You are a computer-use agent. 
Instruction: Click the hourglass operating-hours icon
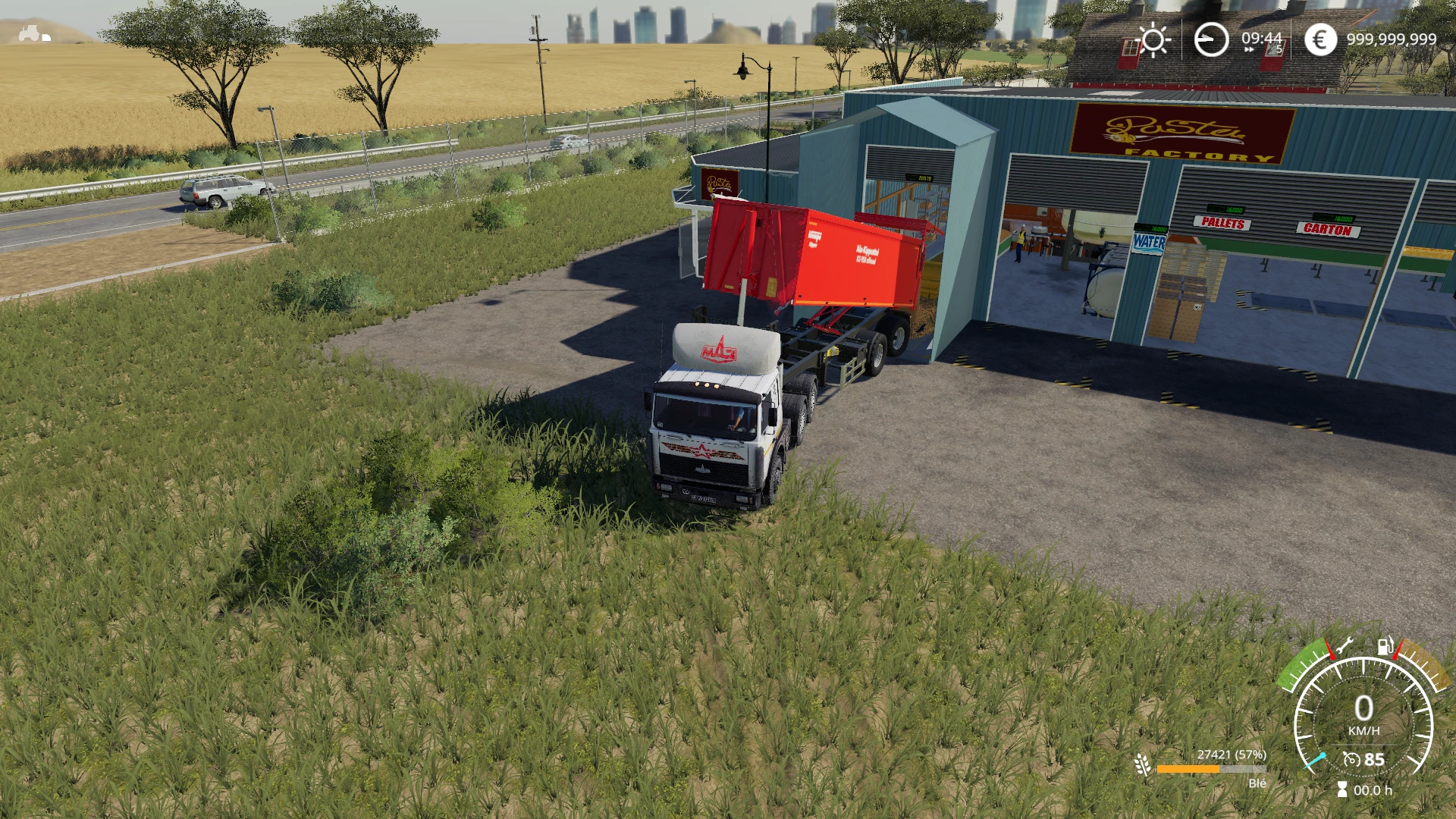(x=1342, y=790)
